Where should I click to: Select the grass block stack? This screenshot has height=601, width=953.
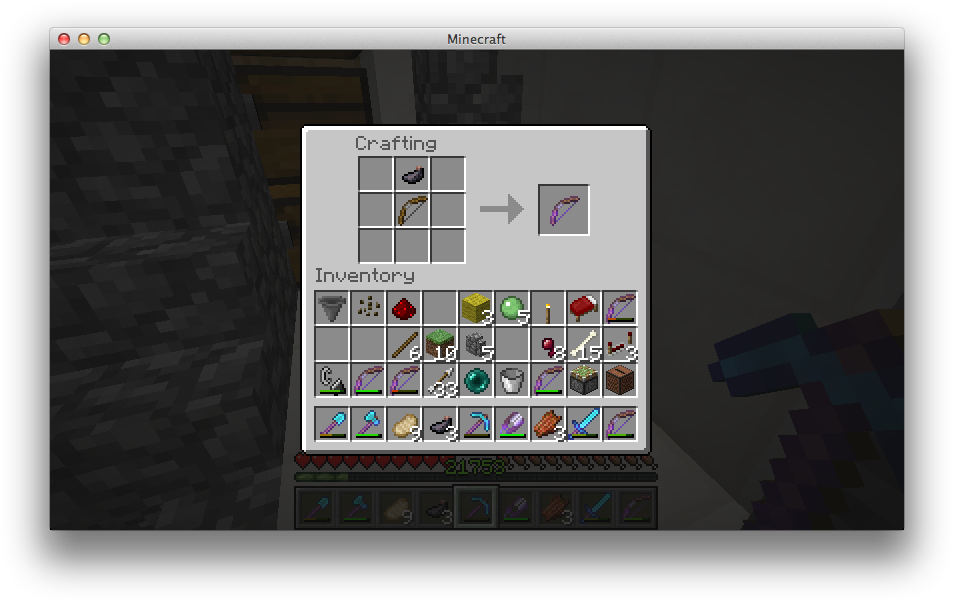tap(439, 345)
